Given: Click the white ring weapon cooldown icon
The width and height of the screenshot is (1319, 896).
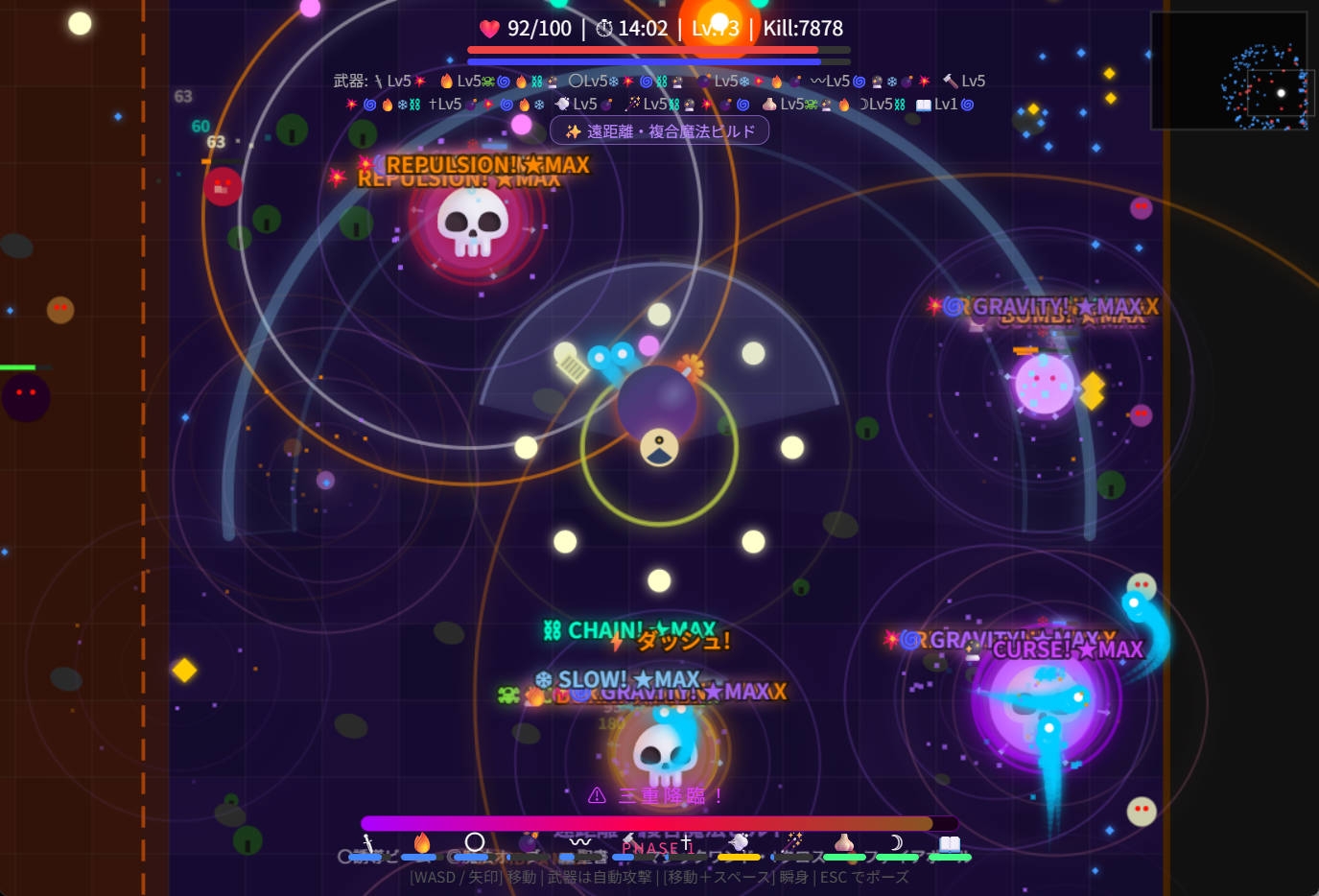Looking at the screenshot, I should coord(475,842).
